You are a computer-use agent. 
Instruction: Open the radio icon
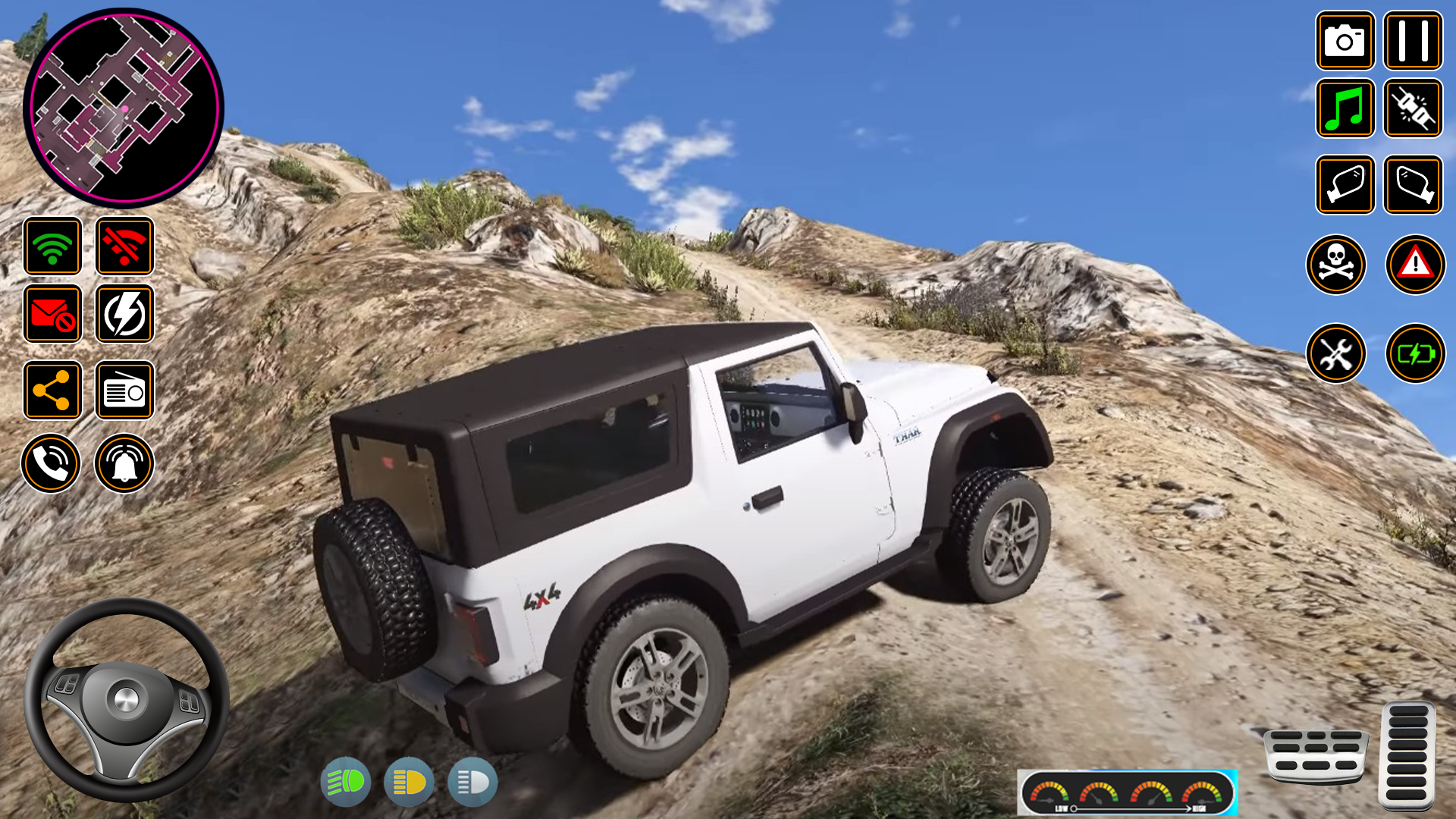pyautogui.click(x=124, y=389)
